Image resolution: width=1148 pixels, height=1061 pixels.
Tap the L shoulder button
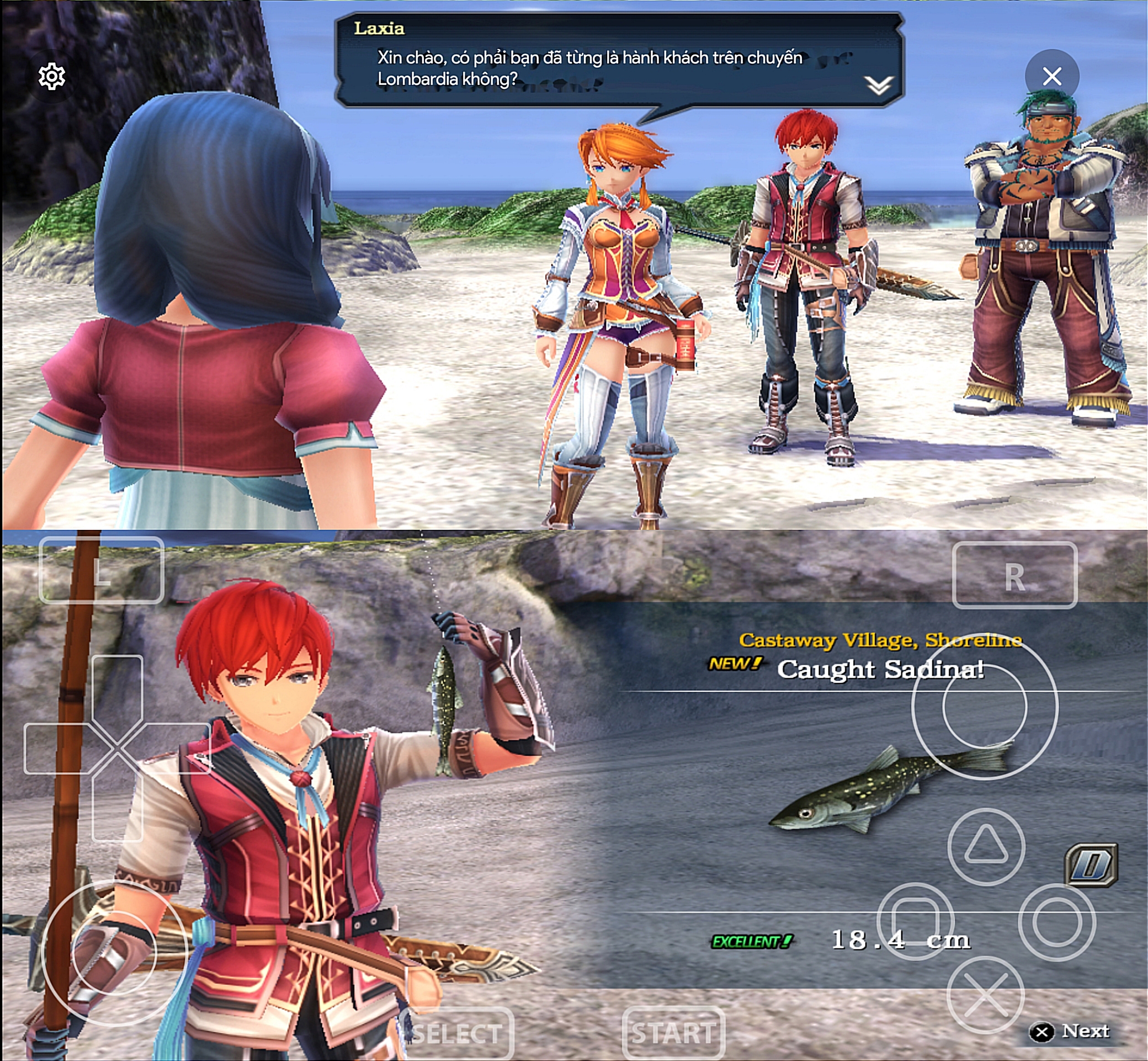[102, 570]
